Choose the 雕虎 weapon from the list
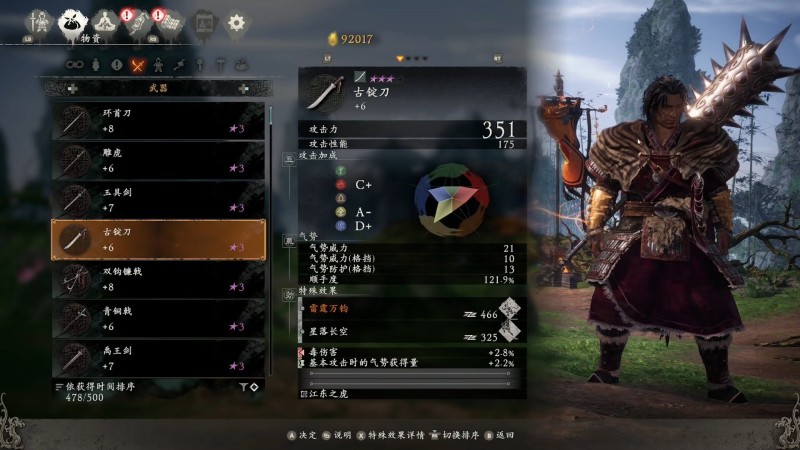This screenshot has height=450, width=800. (x=157, y=160)
